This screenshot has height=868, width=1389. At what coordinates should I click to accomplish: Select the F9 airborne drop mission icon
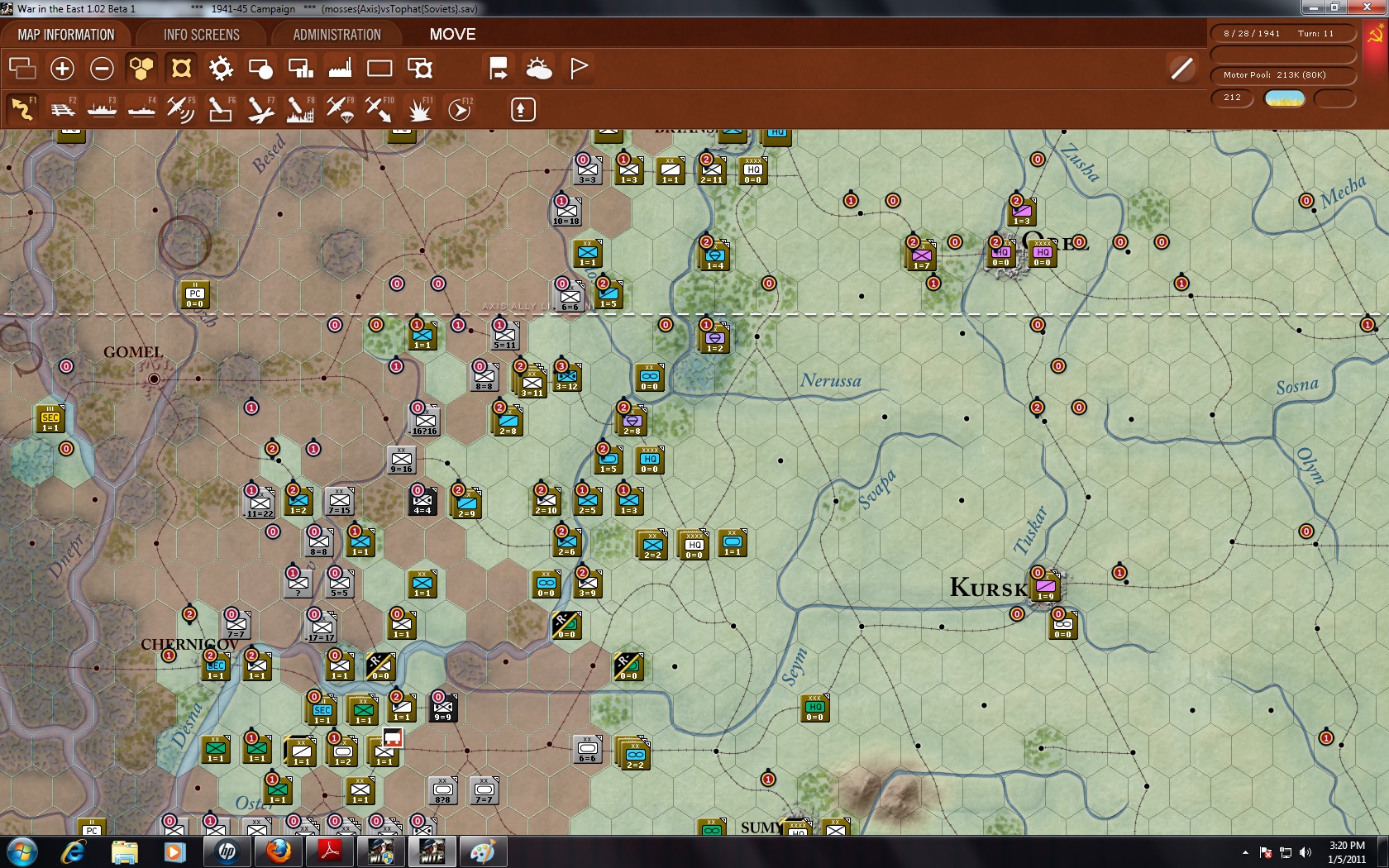(341, 108)
